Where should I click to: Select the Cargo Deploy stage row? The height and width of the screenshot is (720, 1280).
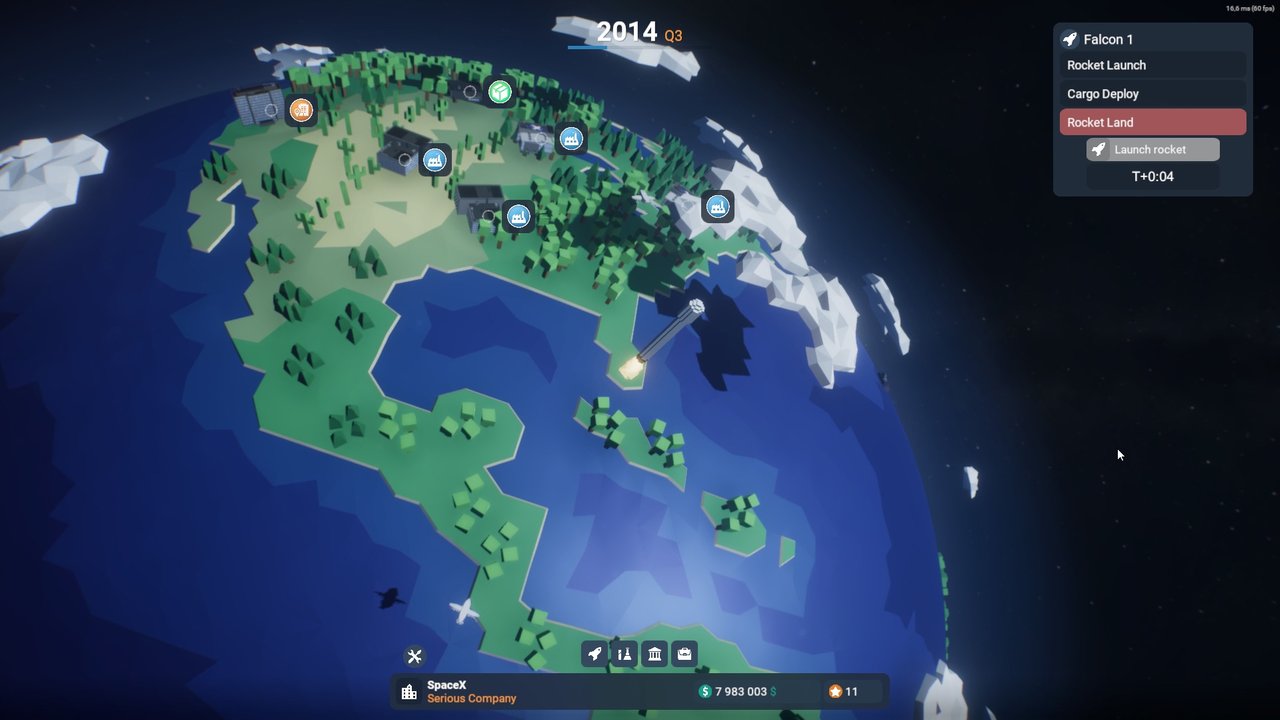pos(1152,94)
